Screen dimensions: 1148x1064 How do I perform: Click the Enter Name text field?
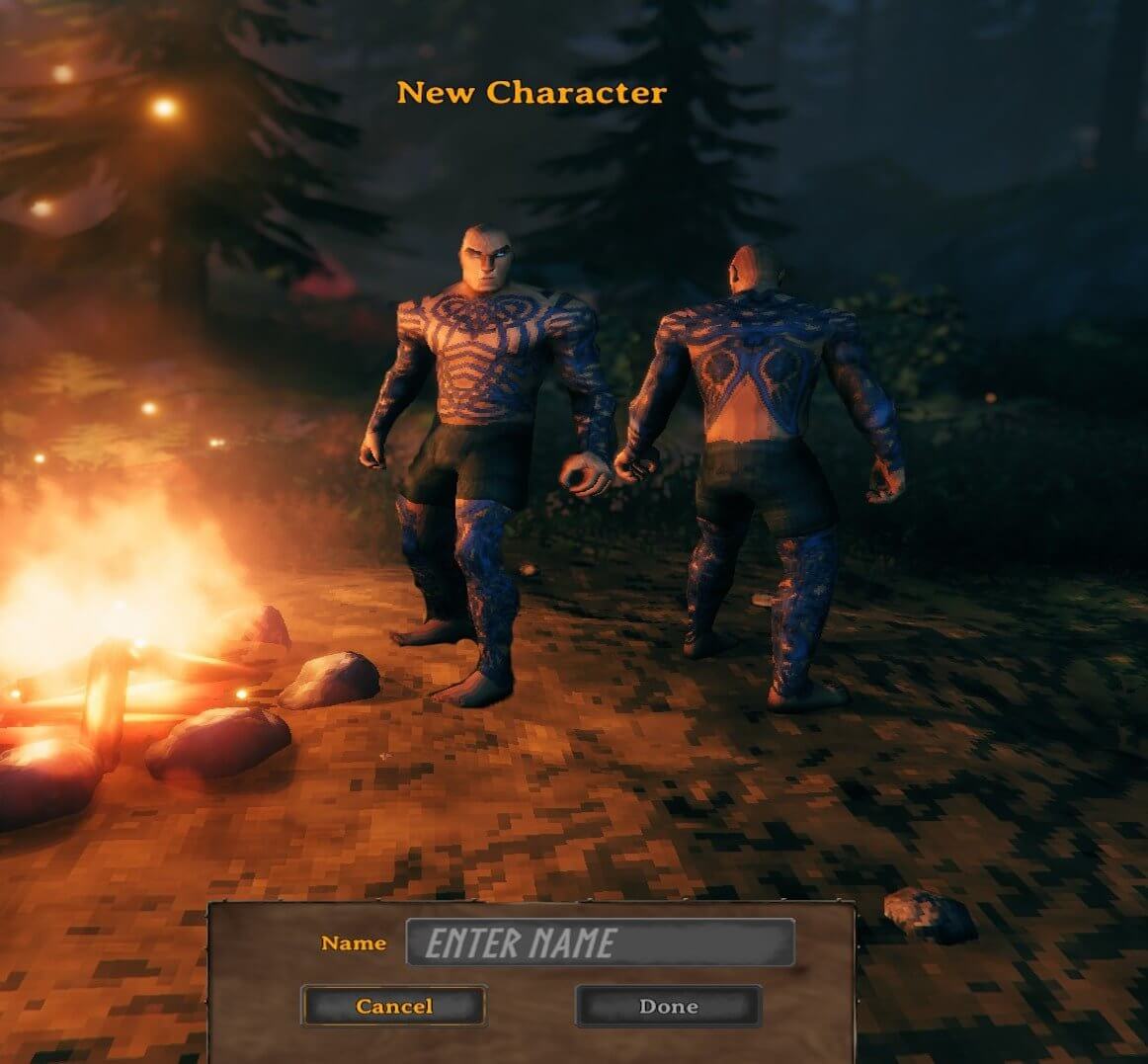point(600,942)
